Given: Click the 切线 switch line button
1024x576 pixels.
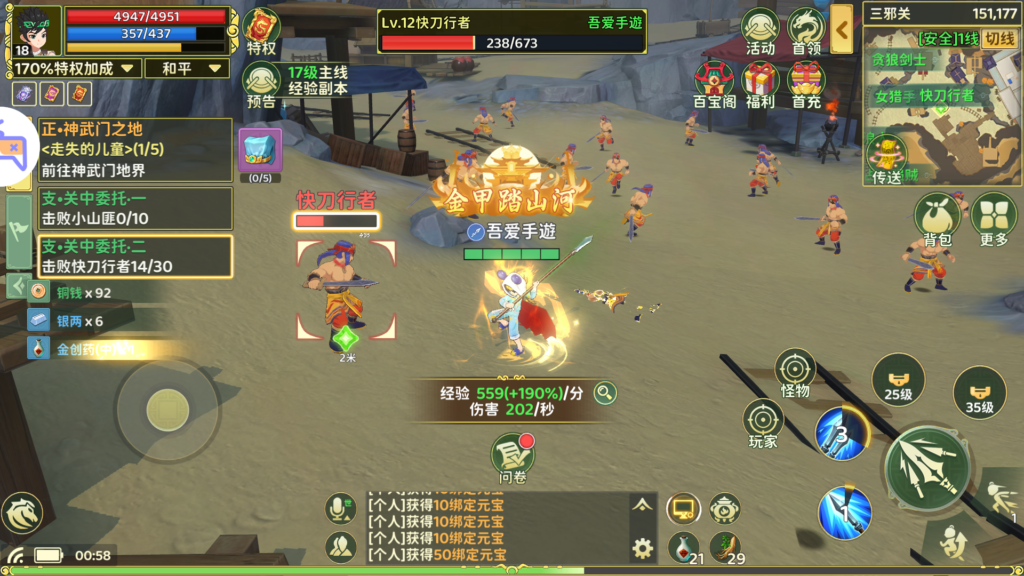Looking at the screenshot, I should point(998,39).
